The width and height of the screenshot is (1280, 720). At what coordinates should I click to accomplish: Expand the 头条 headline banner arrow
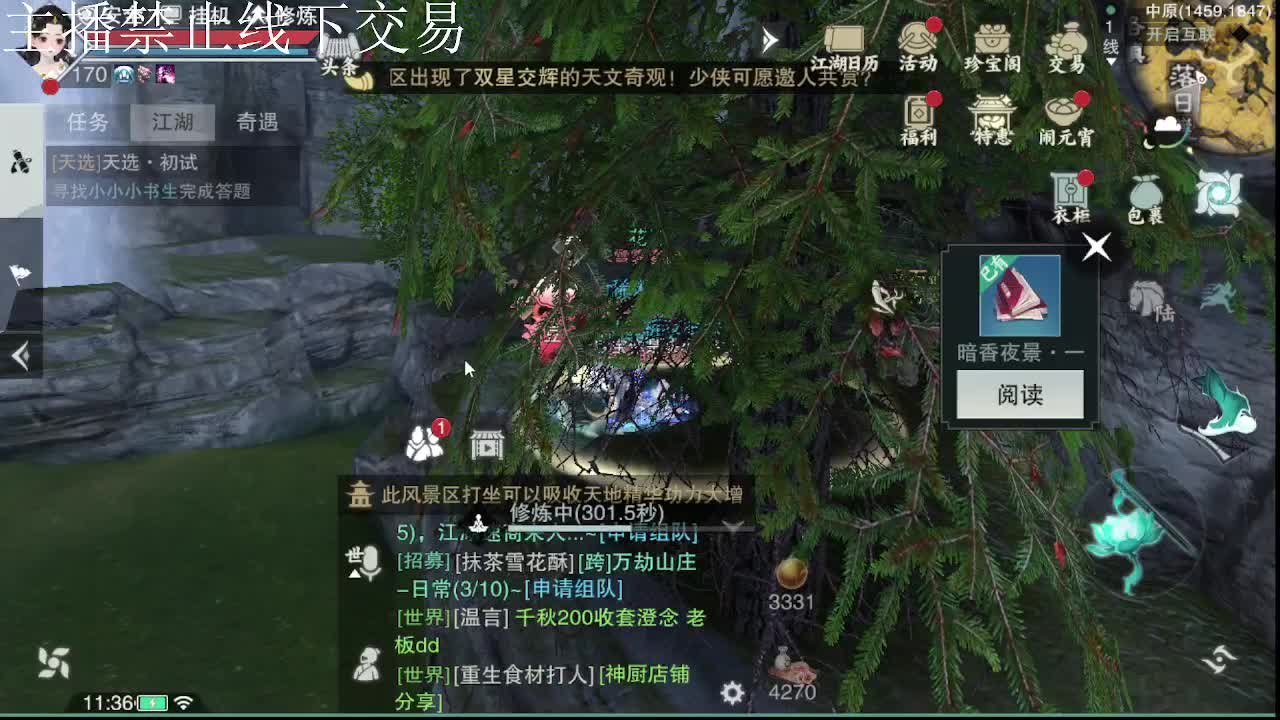(x=768, y=40)
